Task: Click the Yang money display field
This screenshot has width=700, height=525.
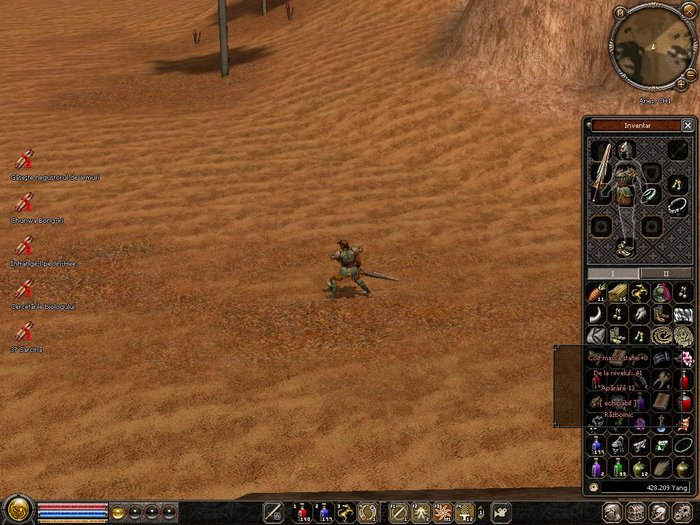Action: (x=646, y=488)
